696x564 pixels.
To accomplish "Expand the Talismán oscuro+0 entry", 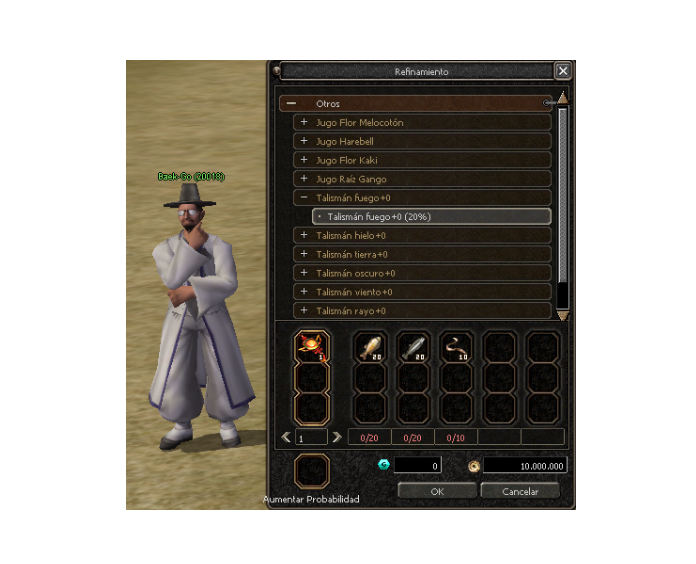I will click(x=304, y=274).
